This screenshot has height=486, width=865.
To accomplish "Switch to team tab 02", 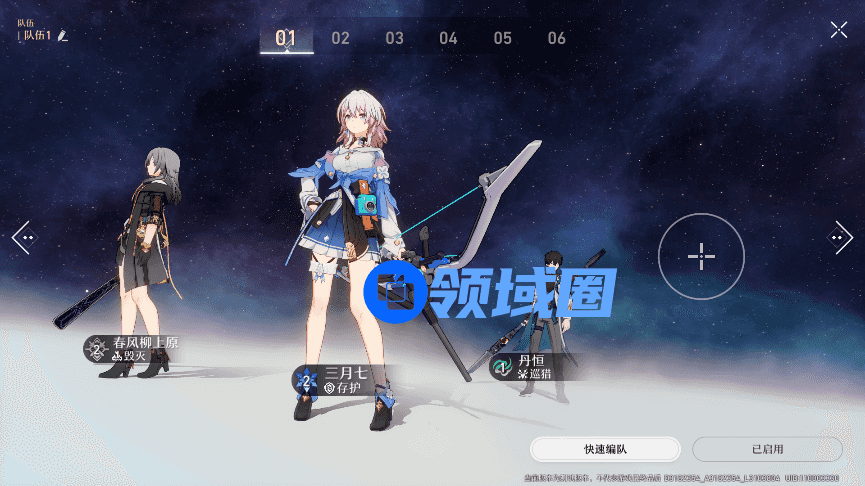I will click(x=341, y=38).
